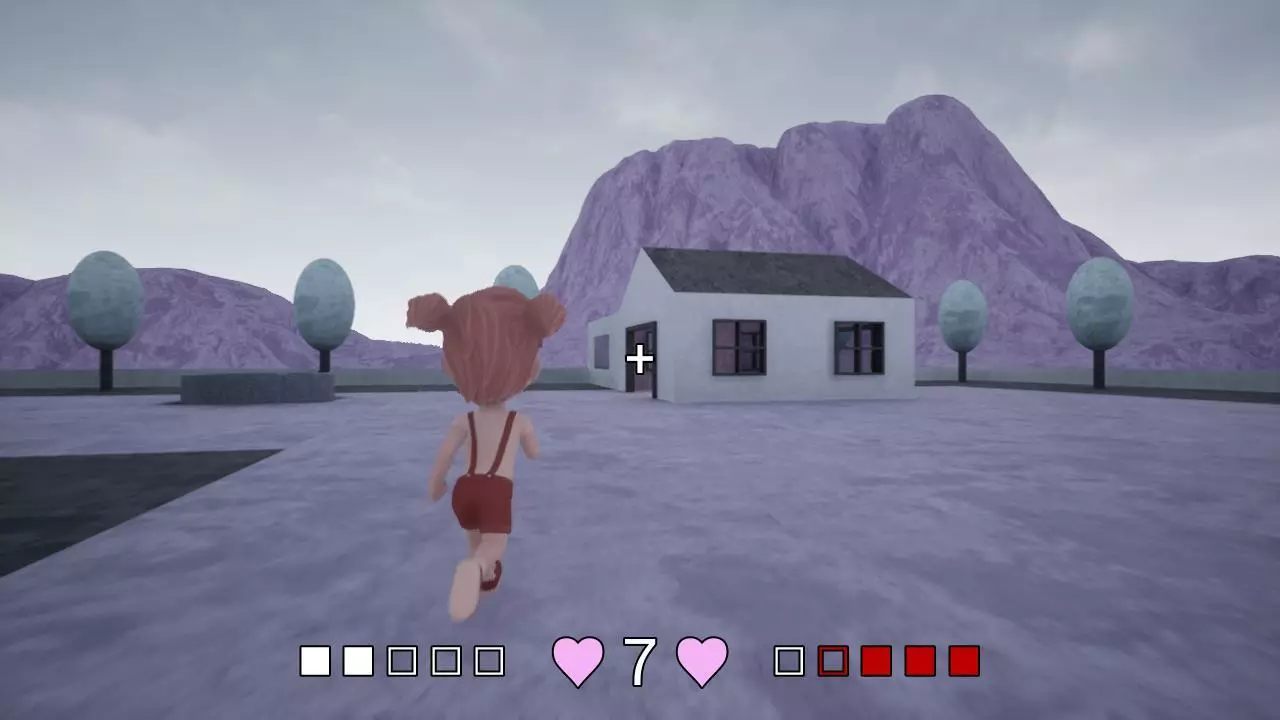Click the crosshair at screen center

pos(639,359)
